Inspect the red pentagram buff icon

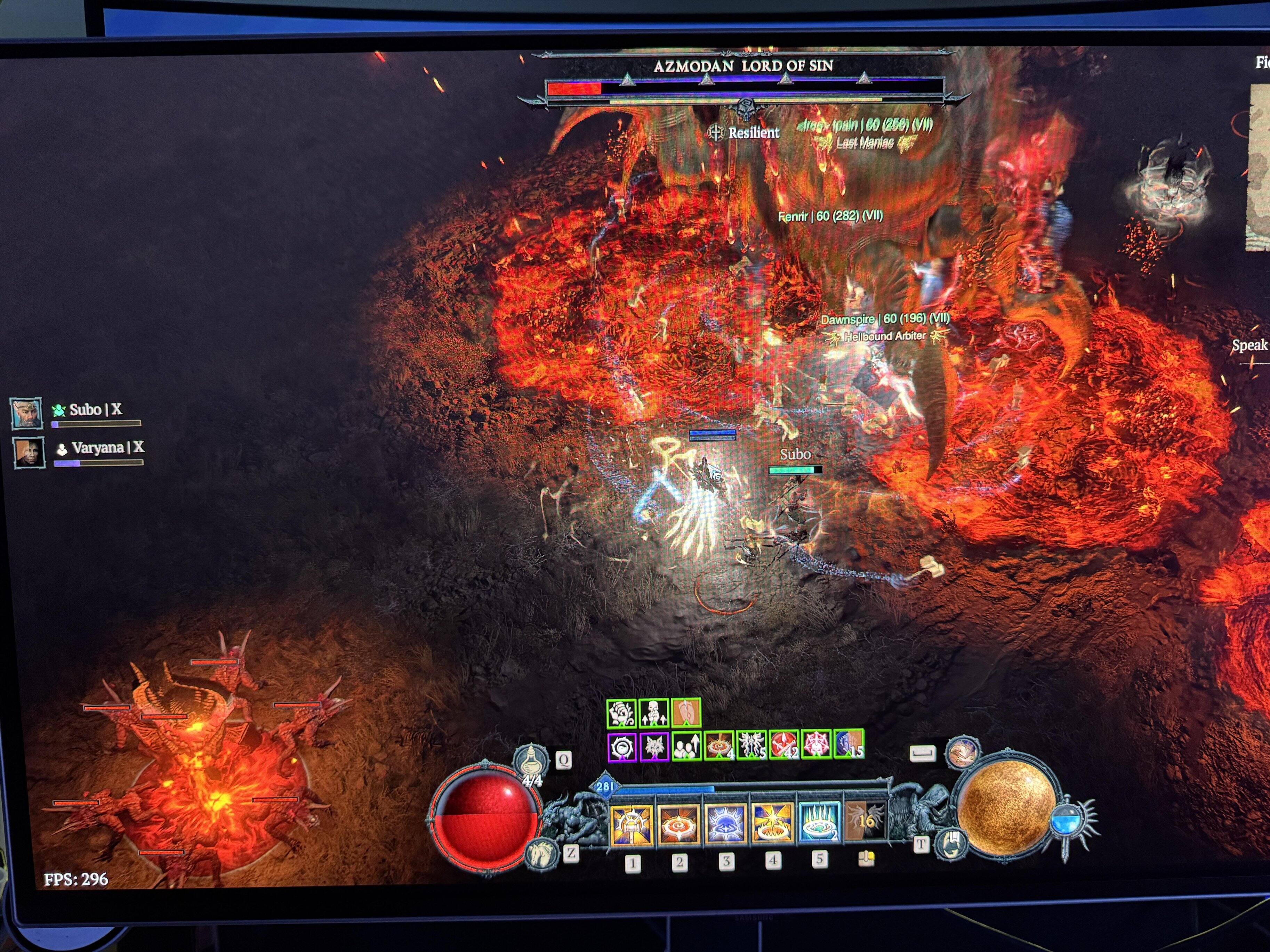coord(816,744)
